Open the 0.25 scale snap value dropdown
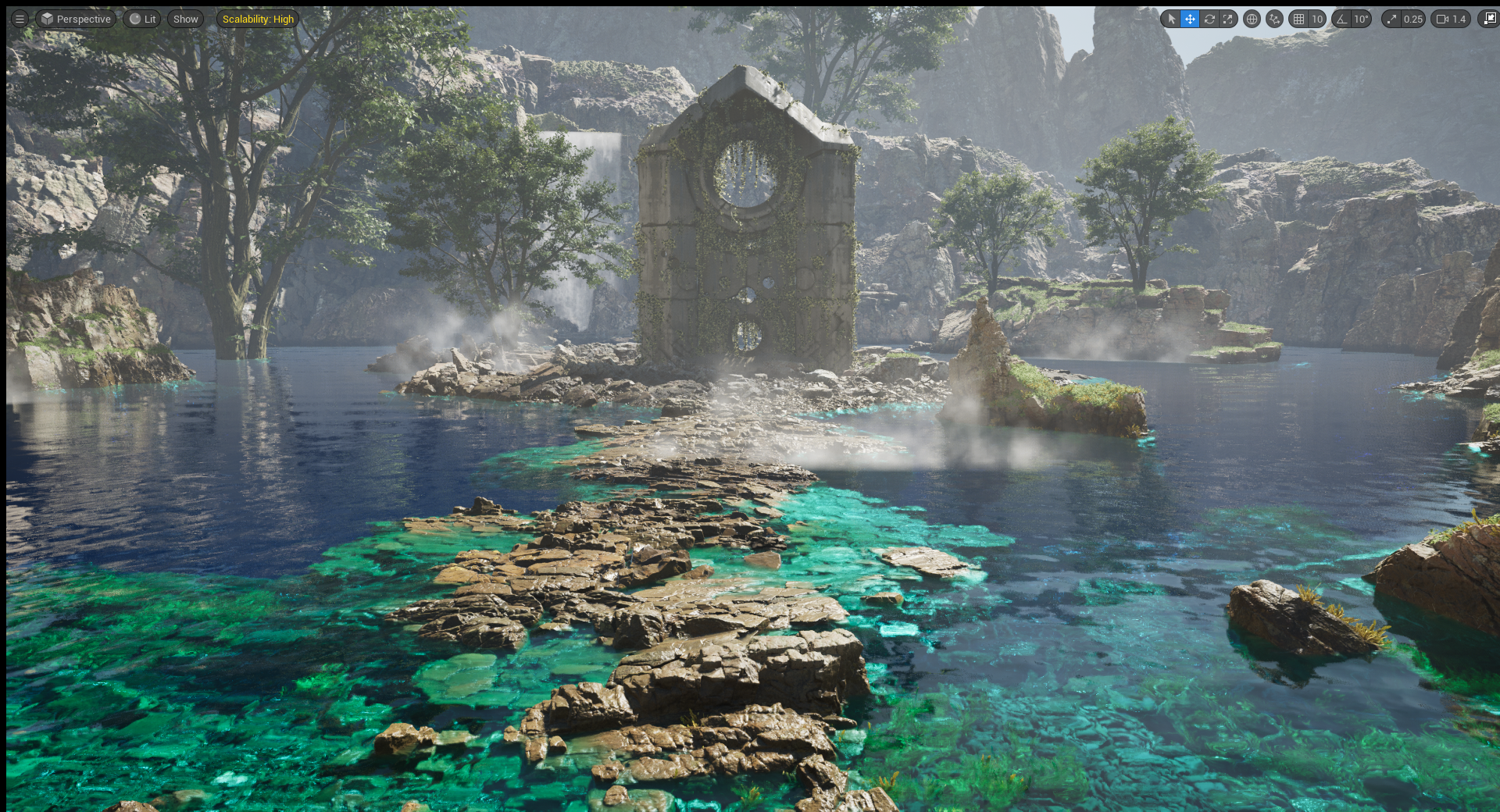The width and height of the screenshot is (1500, 812). pyautogui.click(x=1412, y=19)
